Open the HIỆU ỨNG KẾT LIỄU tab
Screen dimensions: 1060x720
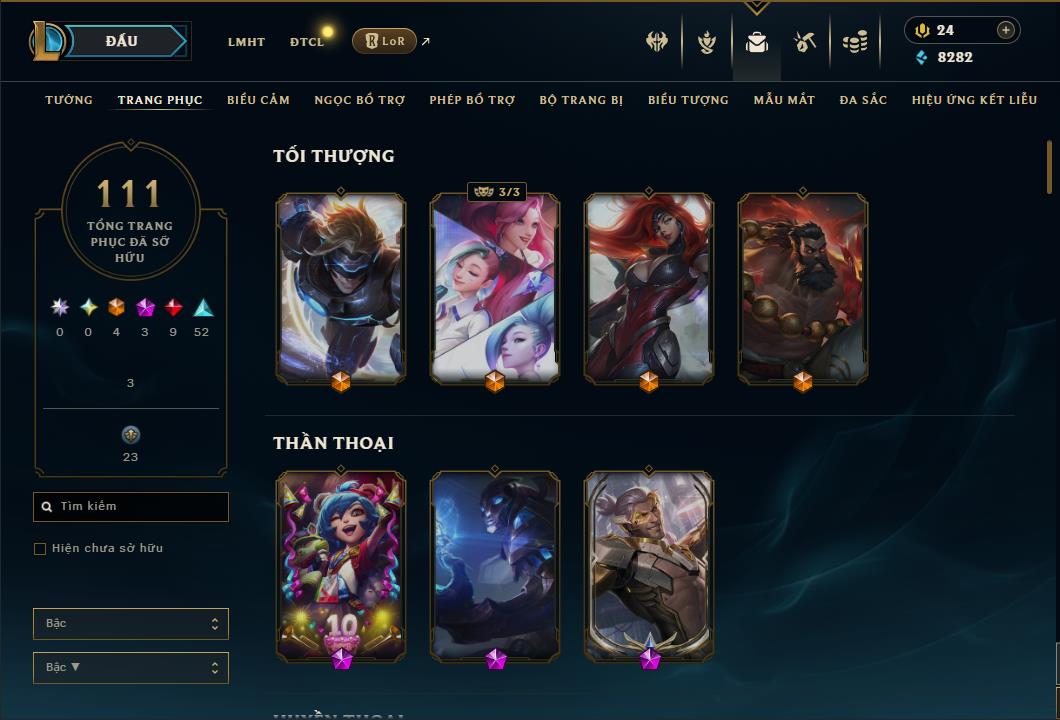[x=974, y=100]
